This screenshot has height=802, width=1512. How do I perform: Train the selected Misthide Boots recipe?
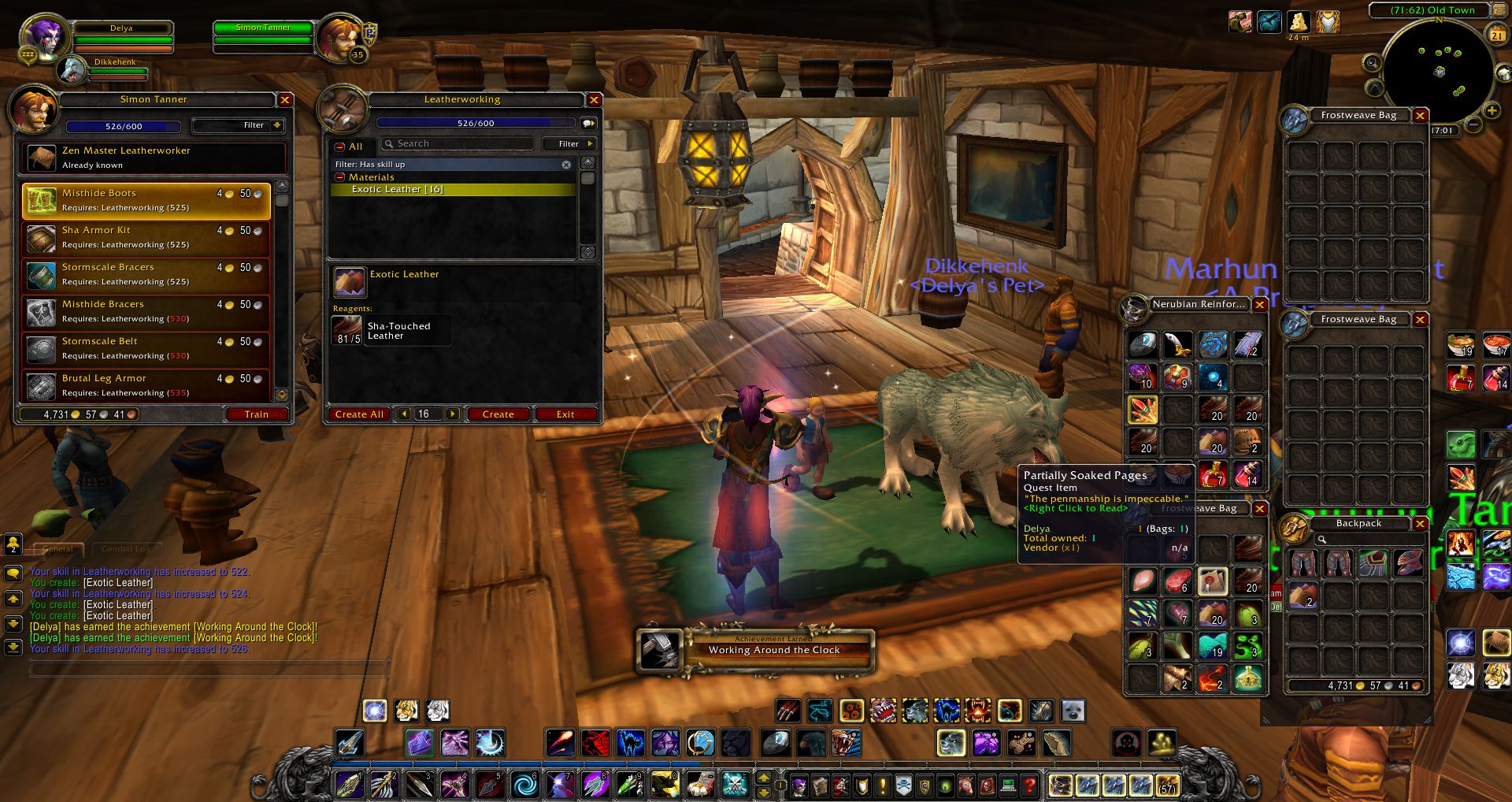256,414
